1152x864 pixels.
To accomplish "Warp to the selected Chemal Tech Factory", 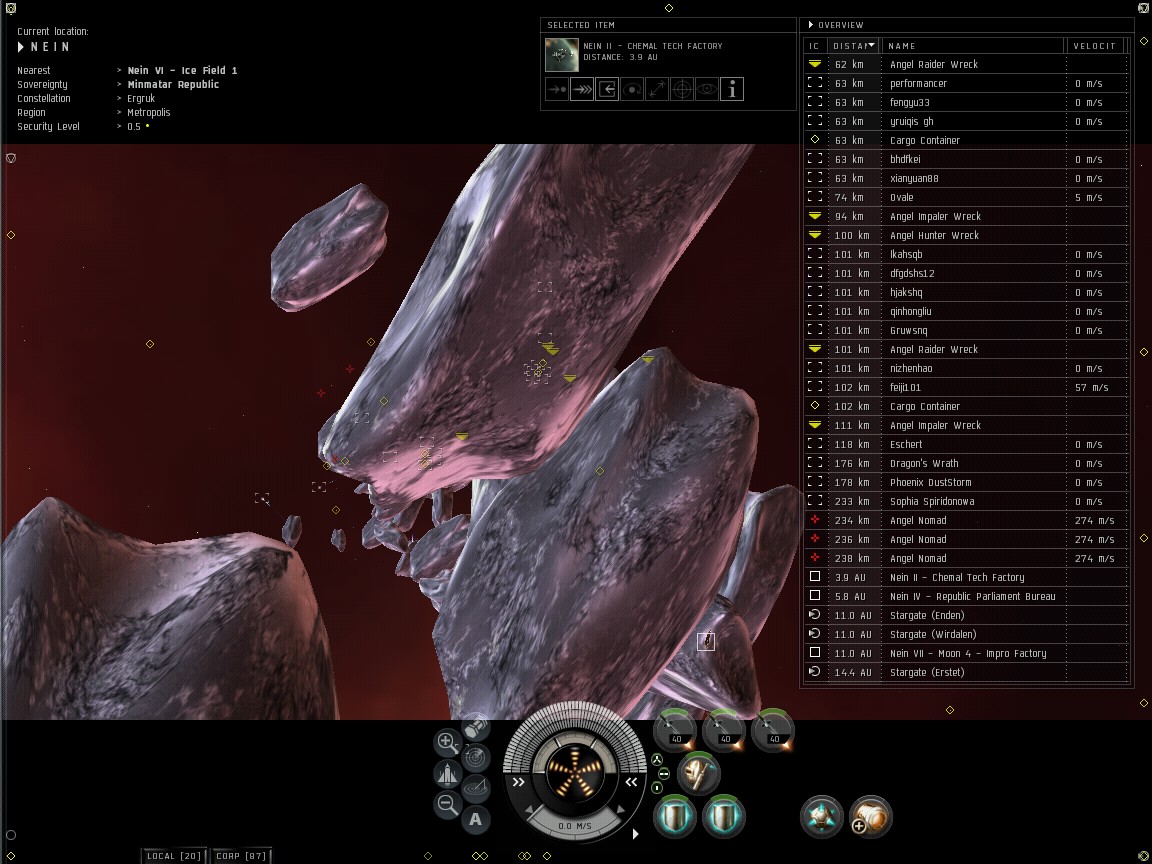I will pyautogui.click(x=582, y=89).
